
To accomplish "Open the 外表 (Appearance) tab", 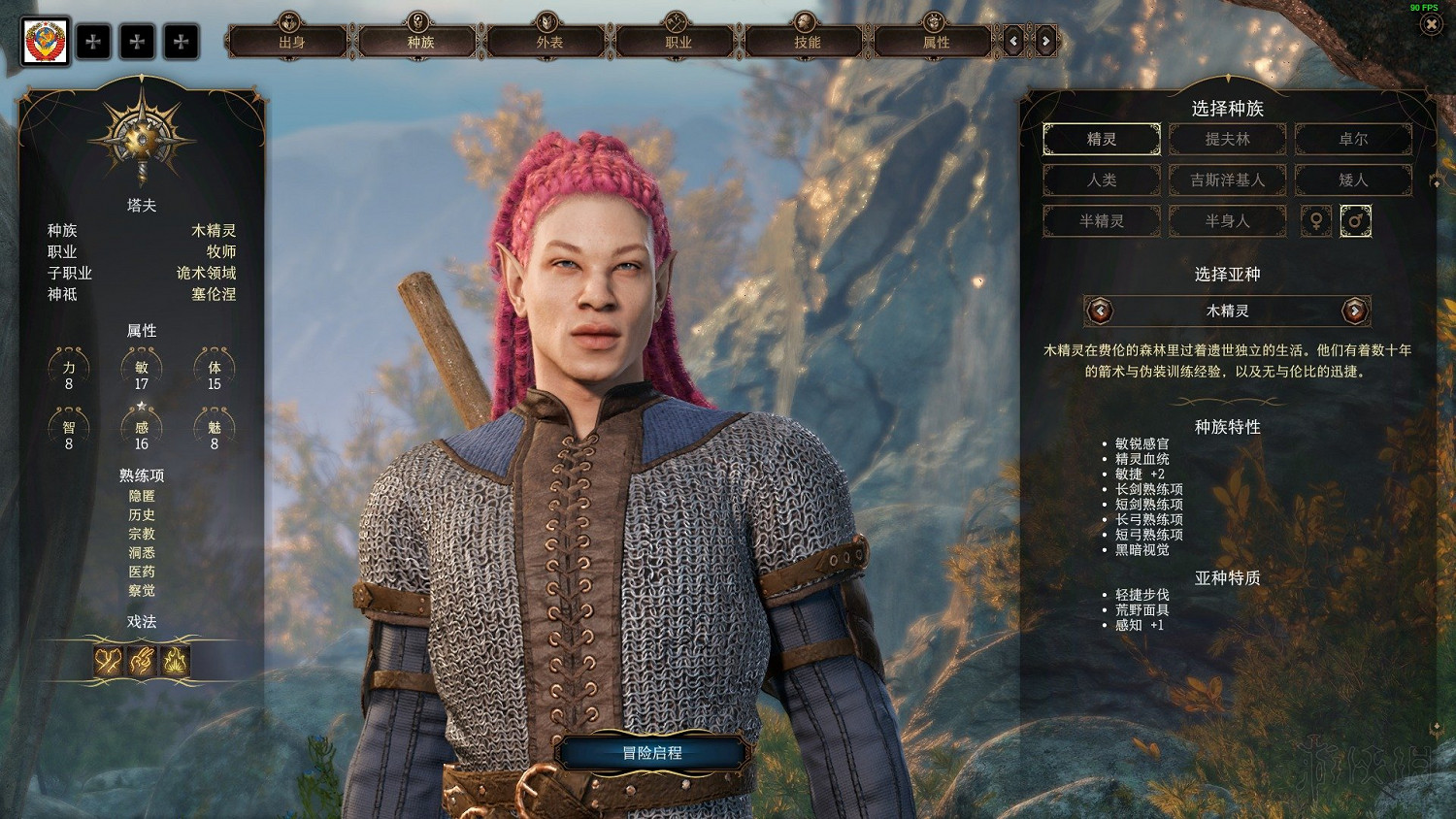I will [x=549, y=42].
